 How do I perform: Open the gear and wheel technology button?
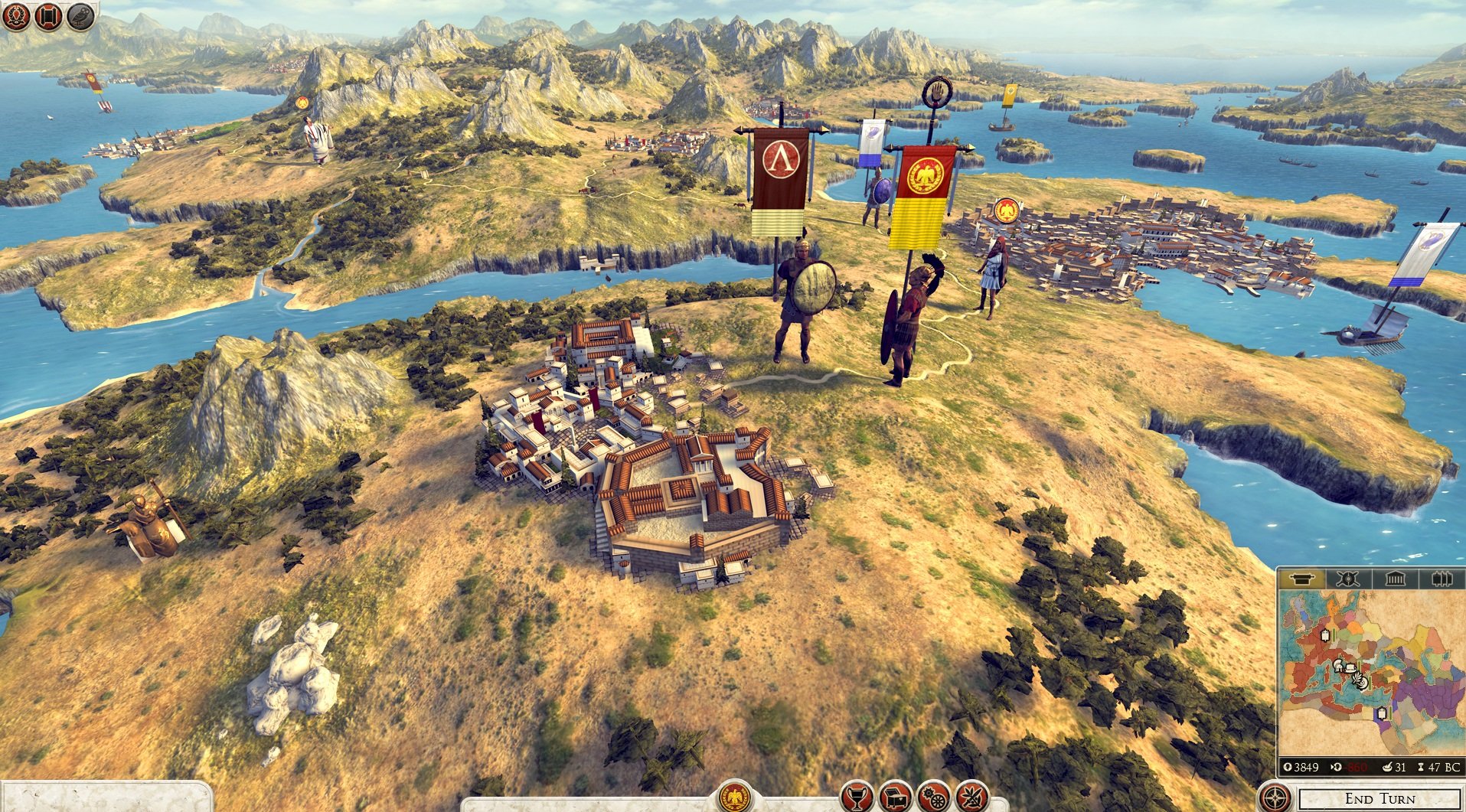(933, 798)
